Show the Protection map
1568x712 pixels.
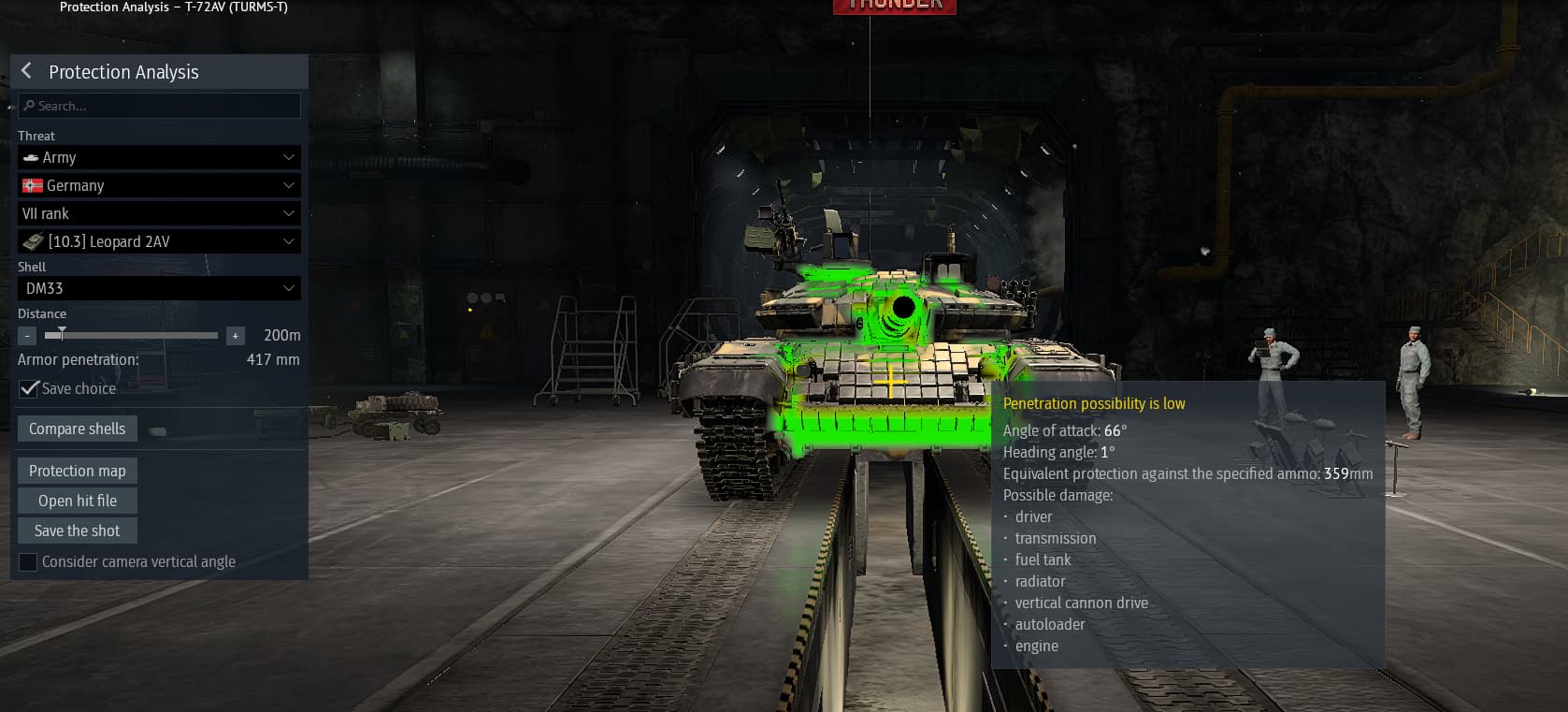point(77,471)
